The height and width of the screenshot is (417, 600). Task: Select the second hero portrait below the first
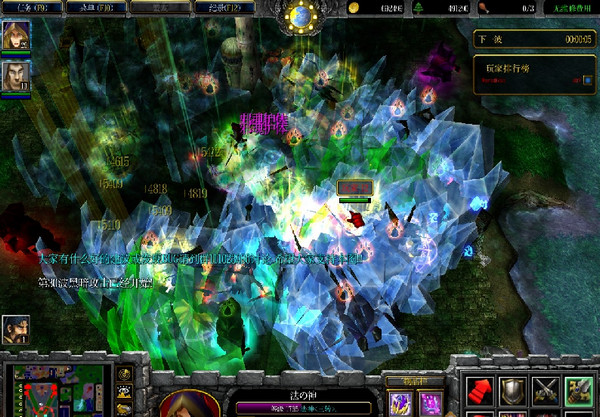15,75
